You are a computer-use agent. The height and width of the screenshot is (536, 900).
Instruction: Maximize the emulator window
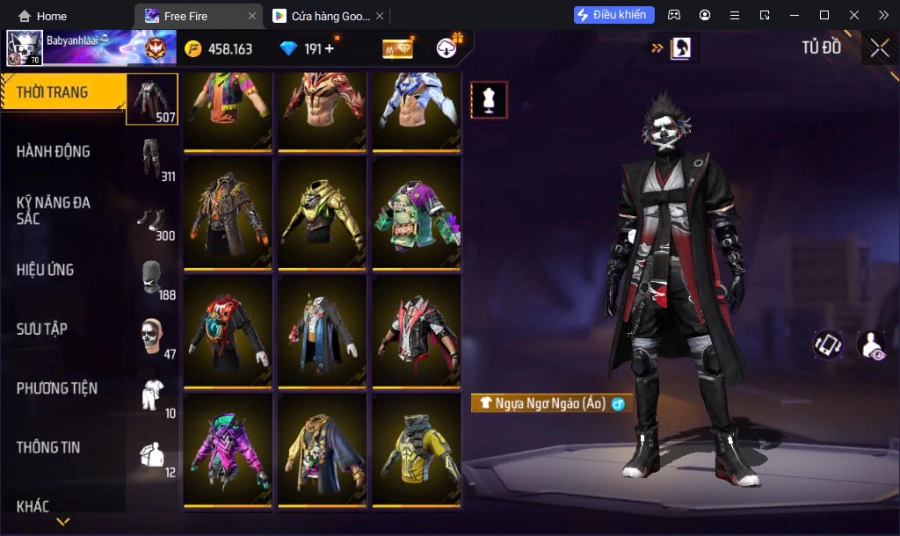824,15
